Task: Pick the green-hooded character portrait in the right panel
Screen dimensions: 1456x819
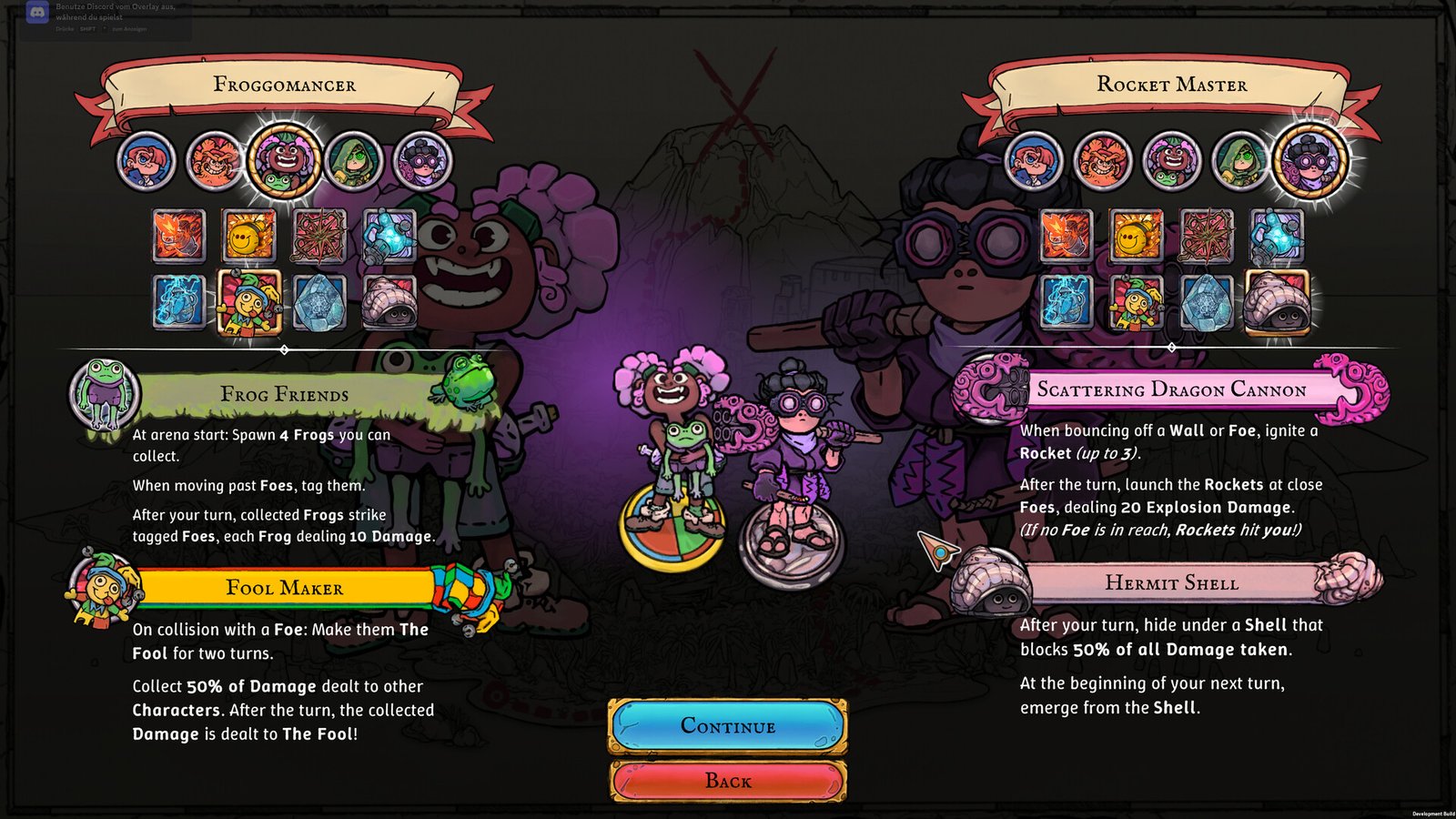Action: (1240, 161)
